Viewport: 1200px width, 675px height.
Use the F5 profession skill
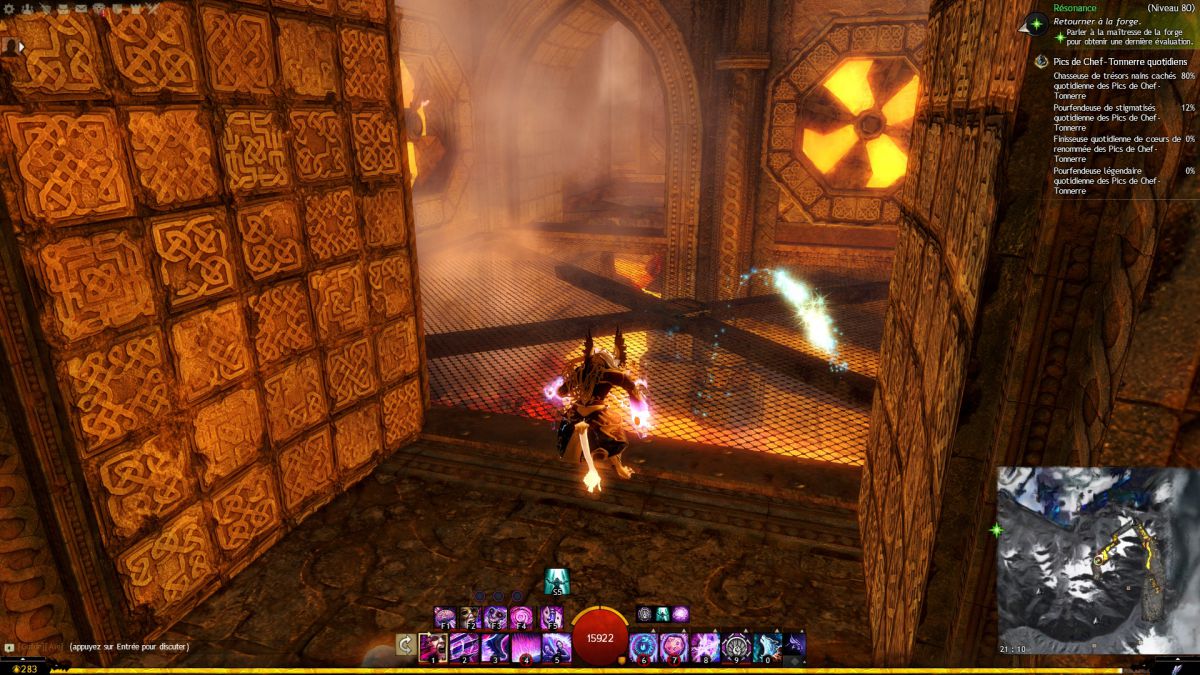(550, 616)
